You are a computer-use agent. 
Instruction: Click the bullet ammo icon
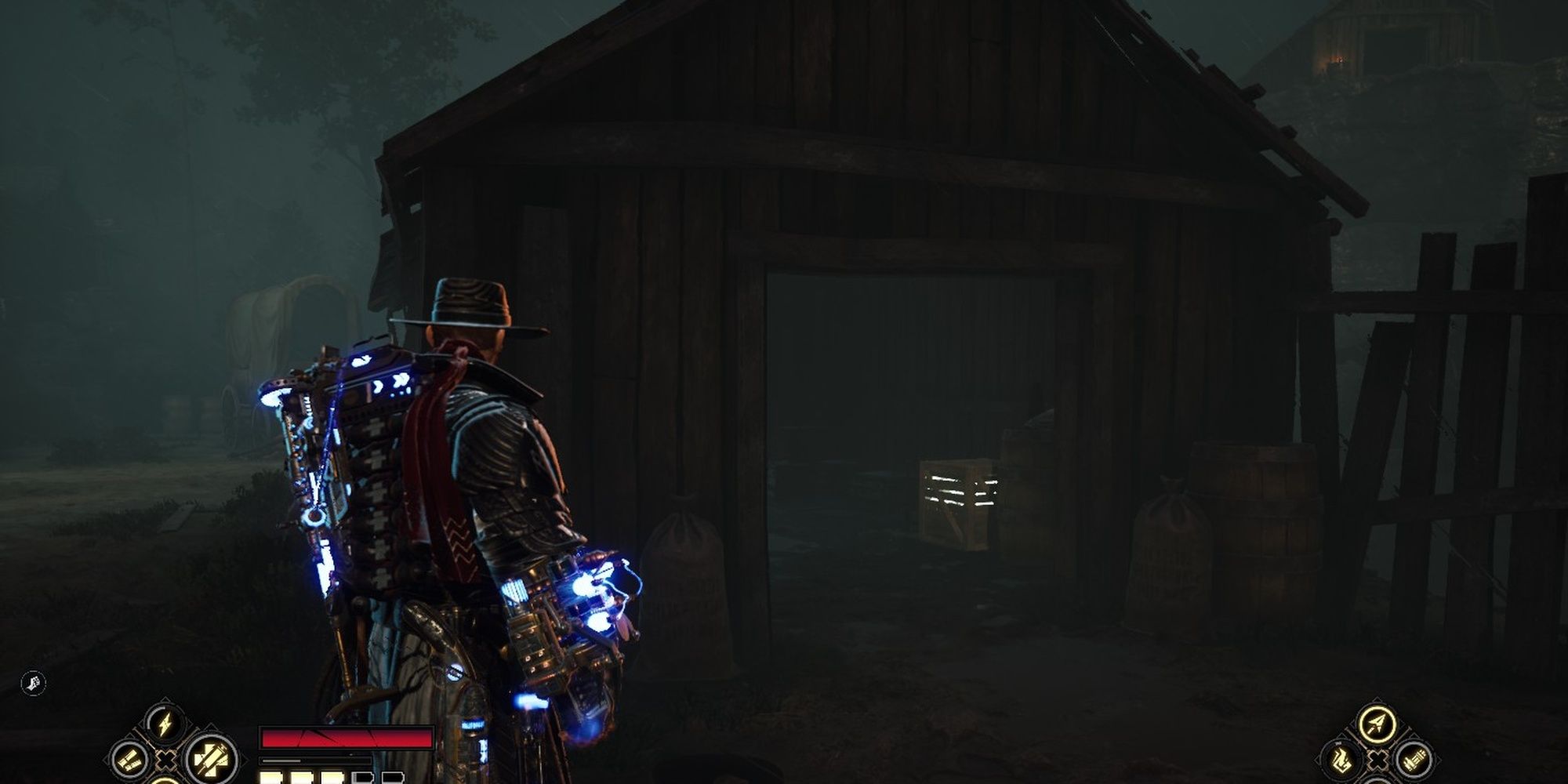129,760
